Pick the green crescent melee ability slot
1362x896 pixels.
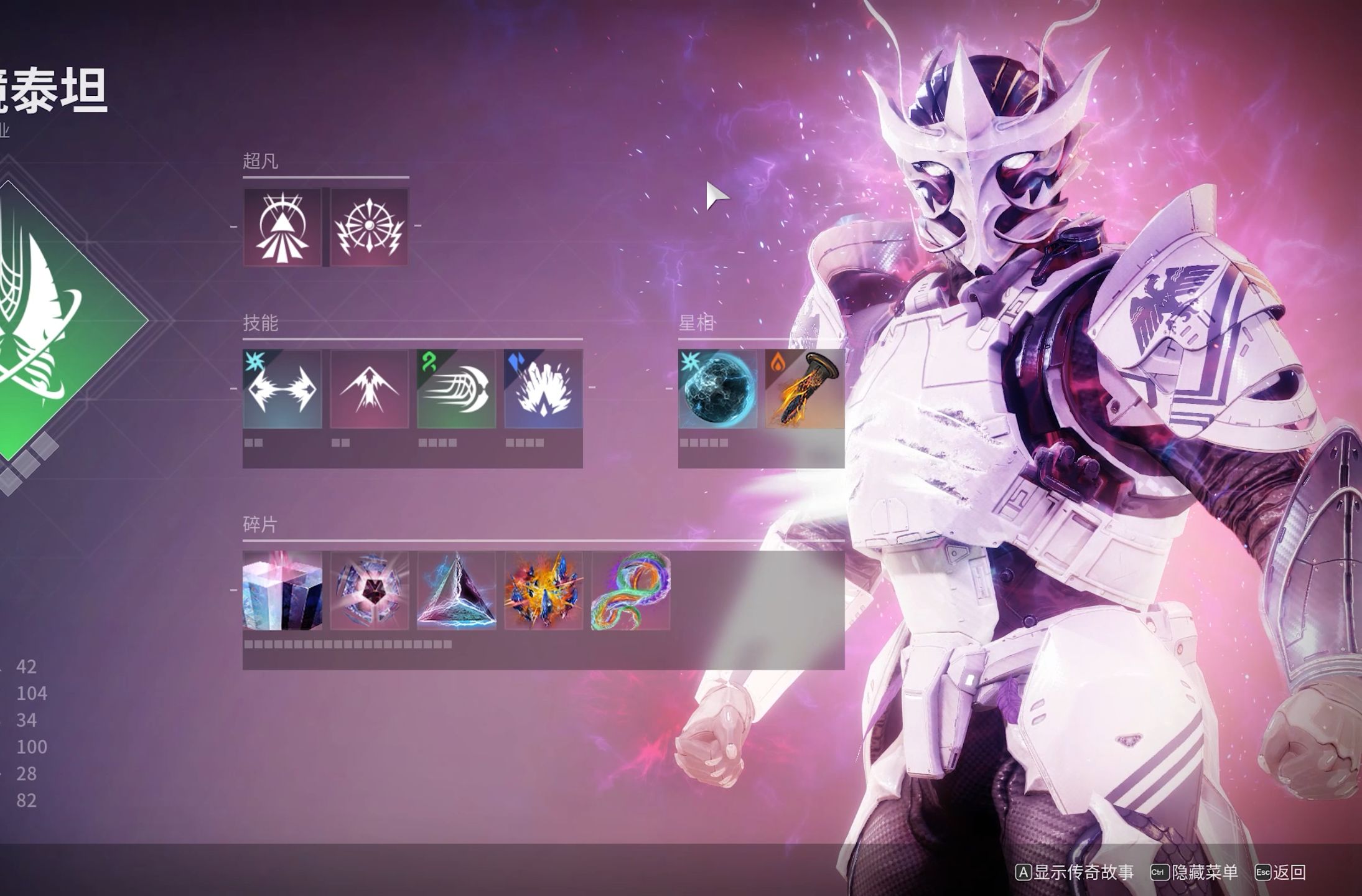[x=456, y=389]
